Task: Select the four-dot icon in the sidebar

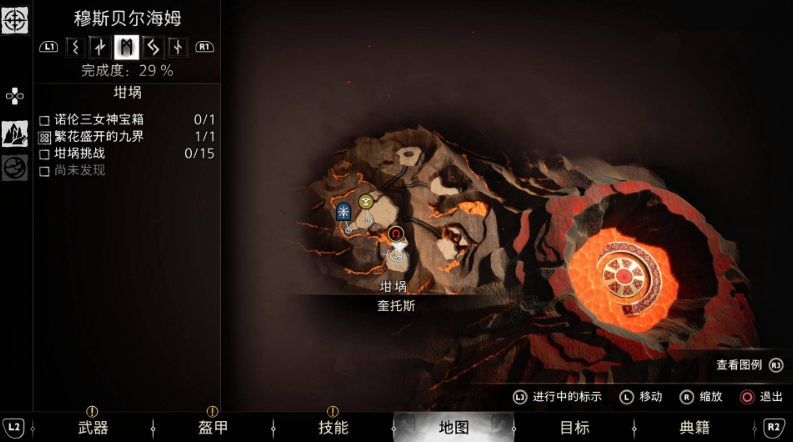Action: coord(15,96)
